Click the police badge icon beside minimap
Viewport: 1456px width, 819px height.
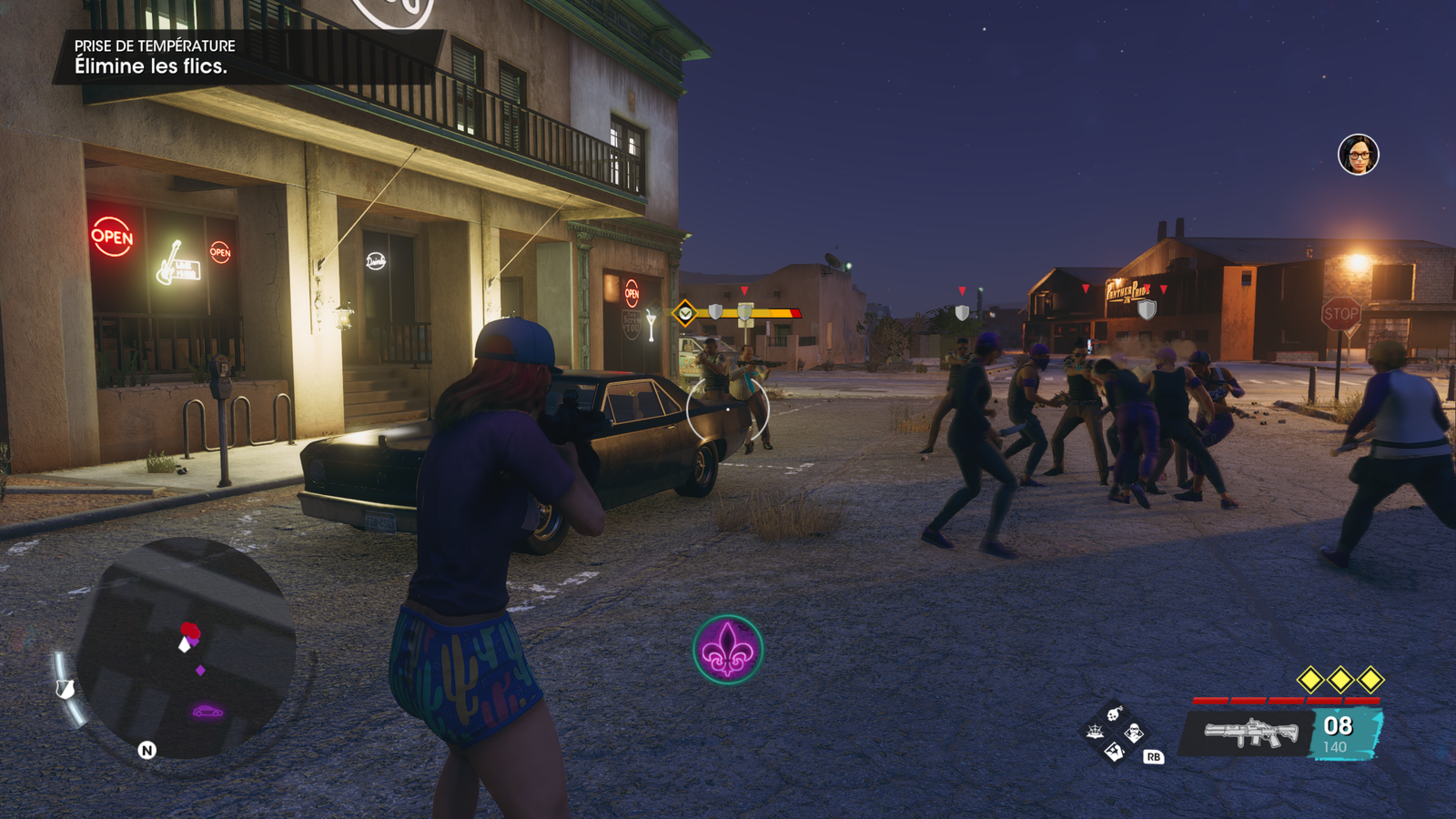[x=65, y=689]
